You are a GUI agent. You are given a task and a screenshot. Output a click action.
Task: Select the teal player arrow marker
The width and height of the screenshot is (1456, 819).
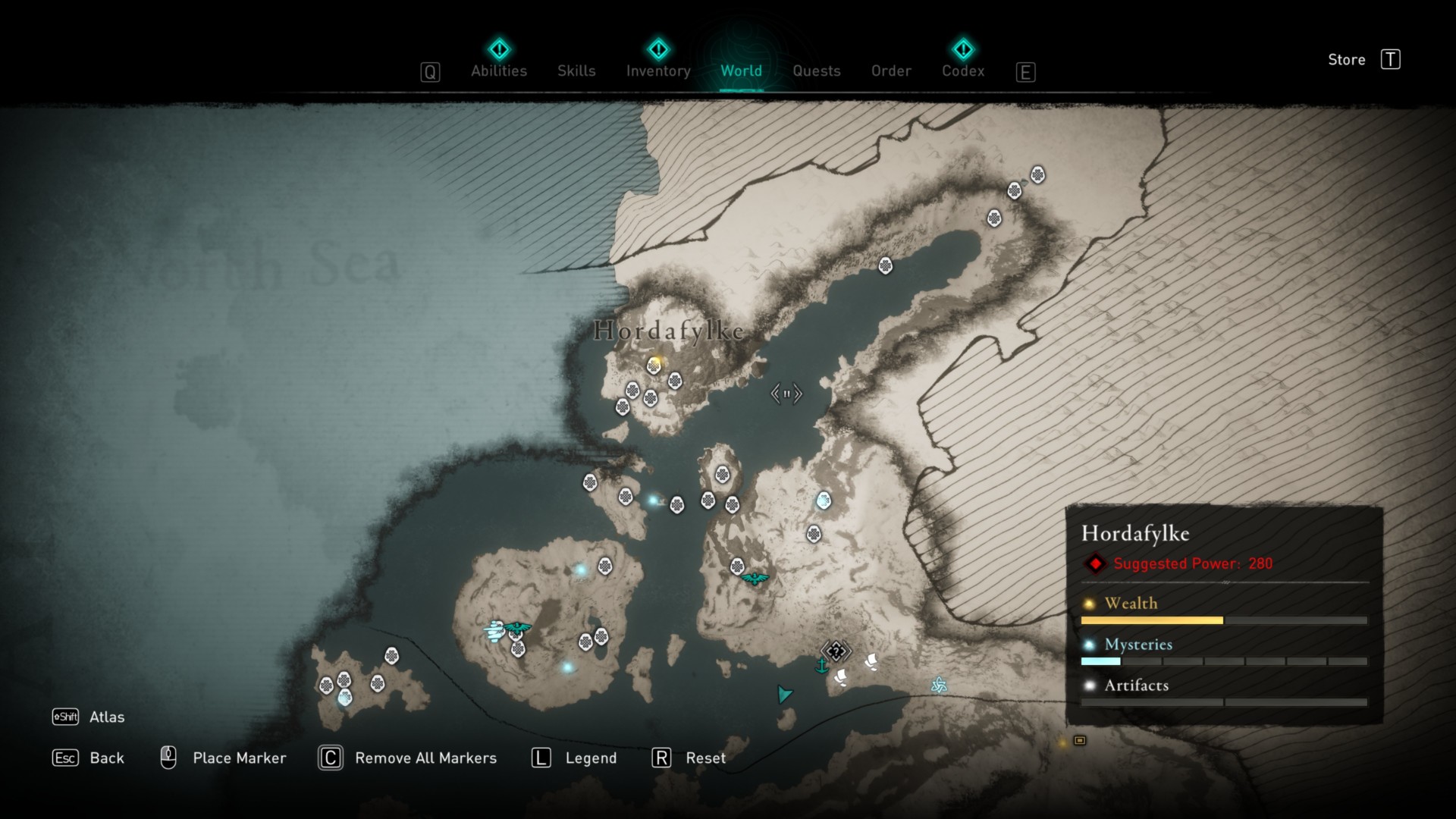pyautogui.click(x=784, y=694)
